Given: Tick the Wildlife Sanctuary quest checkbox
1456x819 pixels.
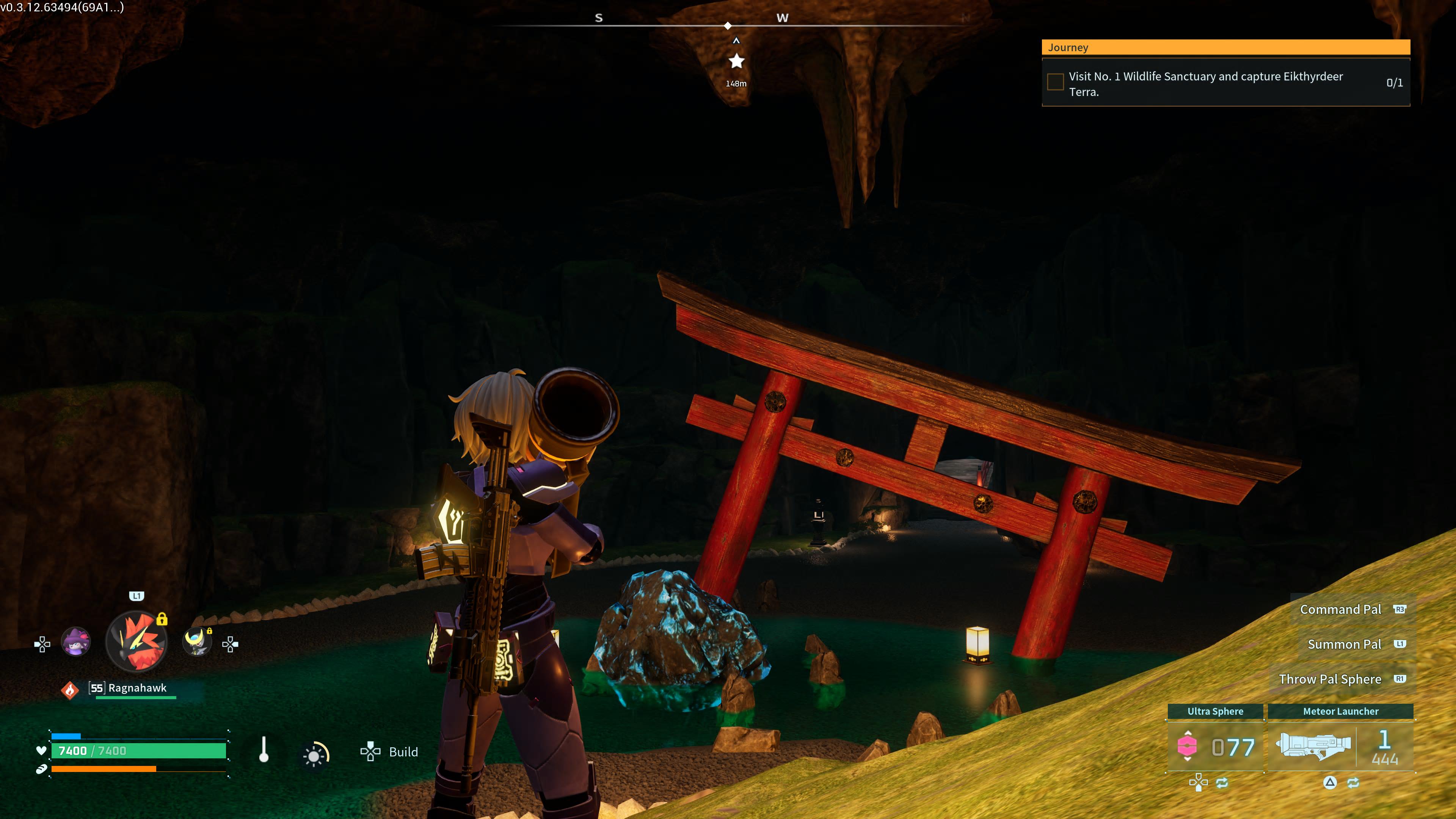Looking at the screenshot, I should pyautogui.click(x=1055, y=83).
